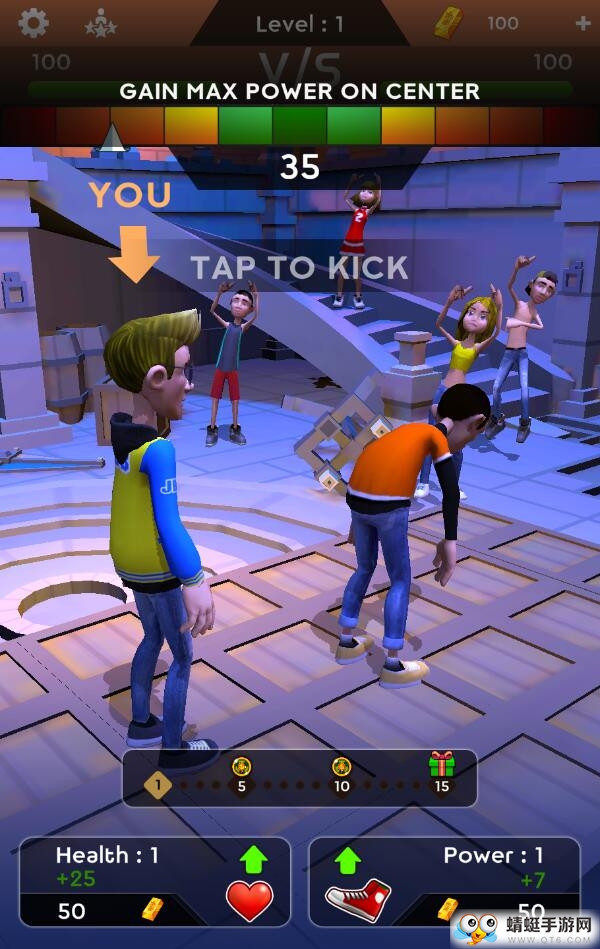Add more gold with the plus button
The image size is (600, 949).
(x=583, y=23)
